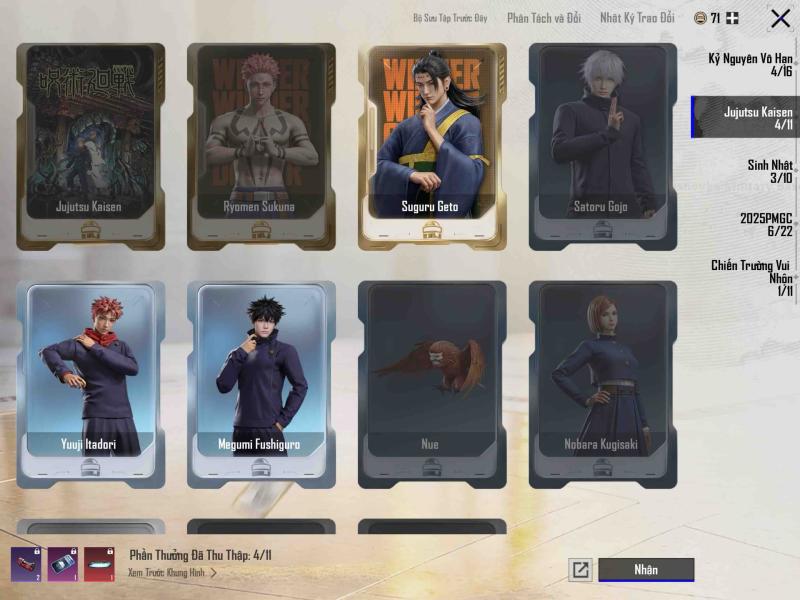View the Nue bird card
800x600 pixels.
pos(432,383)
